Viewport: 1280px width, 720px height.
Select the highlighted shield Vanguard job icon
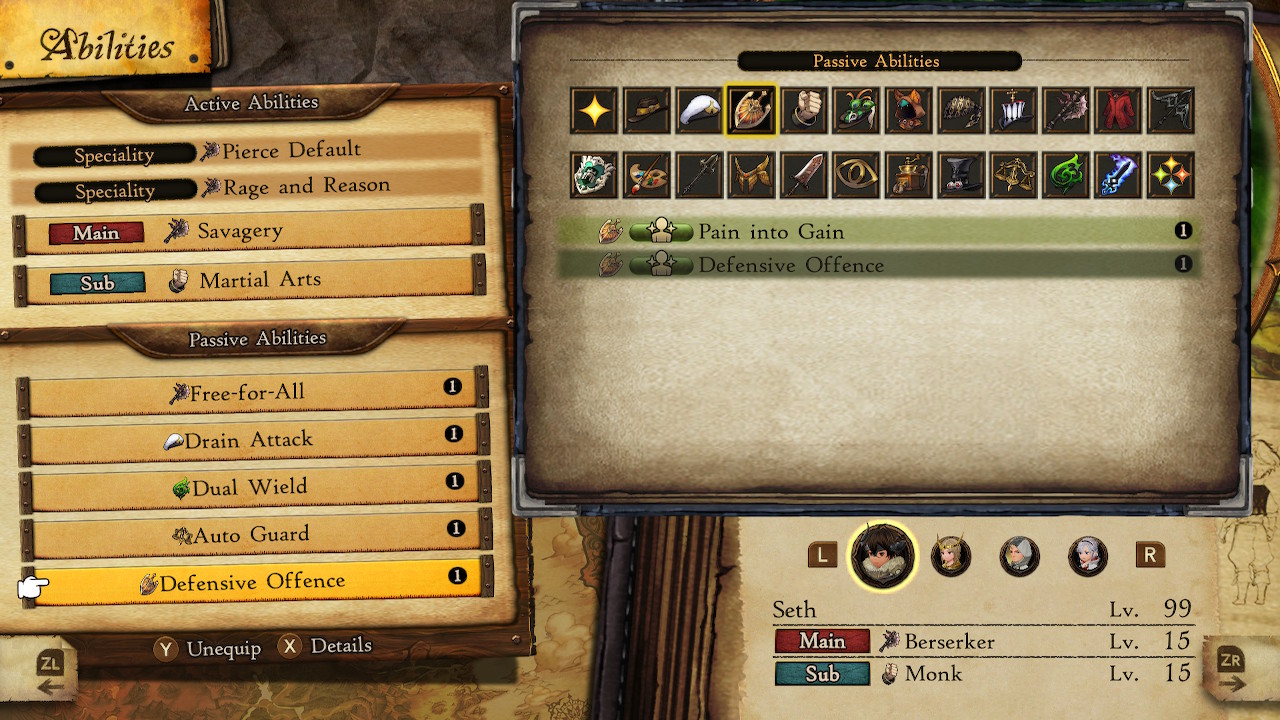(x=752, y=110)
